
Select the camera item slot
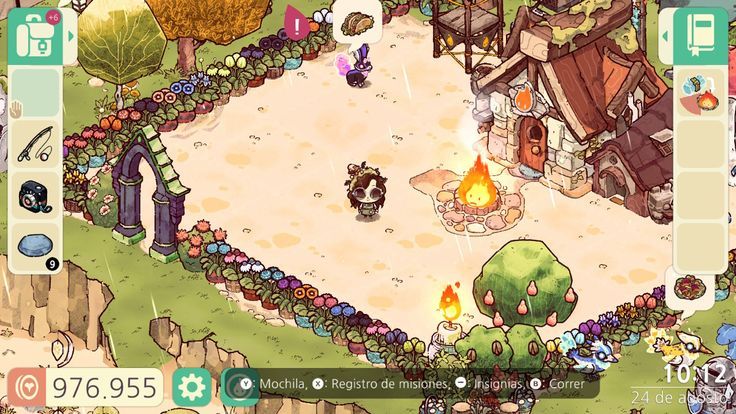pos(35,196)
